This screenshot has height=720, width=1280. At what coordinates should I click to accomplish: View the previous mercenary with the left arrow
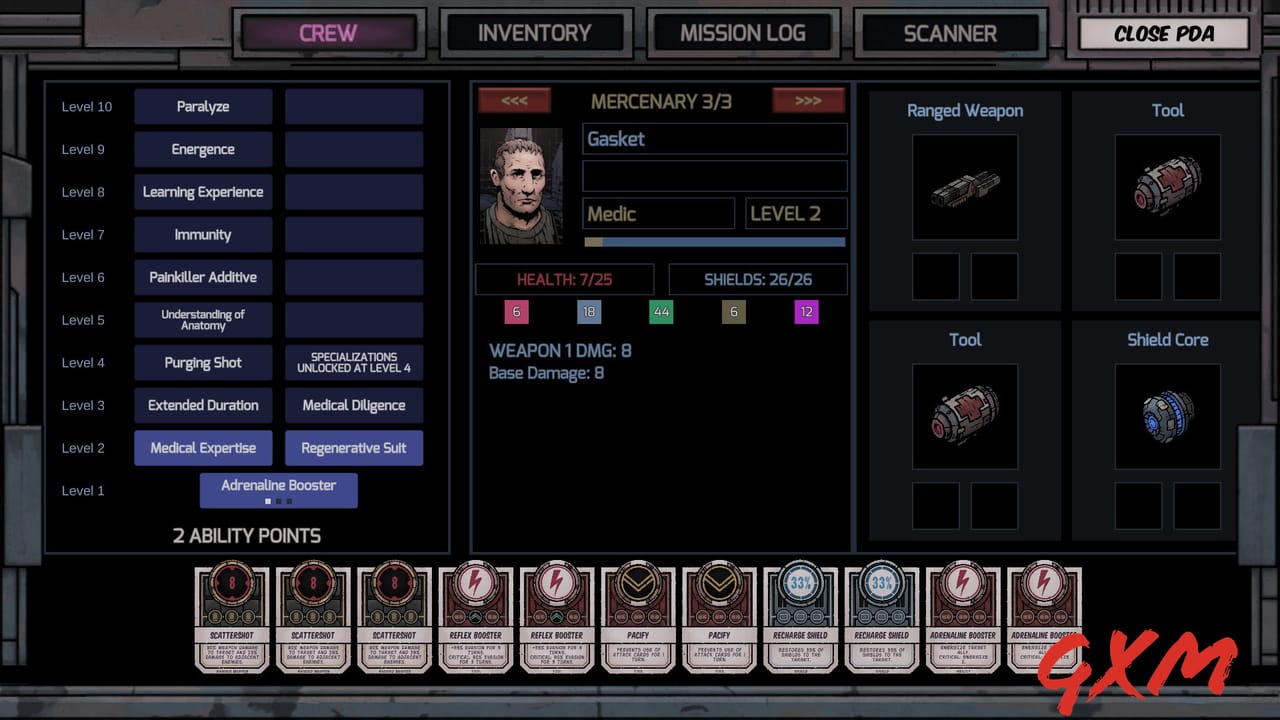(515, 100)
